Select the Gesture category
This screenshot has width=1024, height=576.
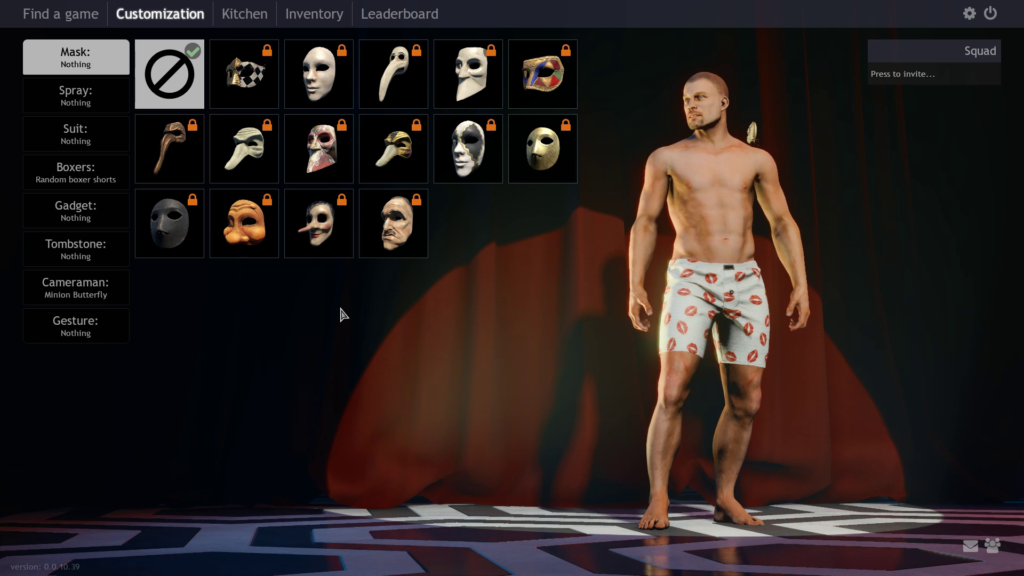click(76, 326)
